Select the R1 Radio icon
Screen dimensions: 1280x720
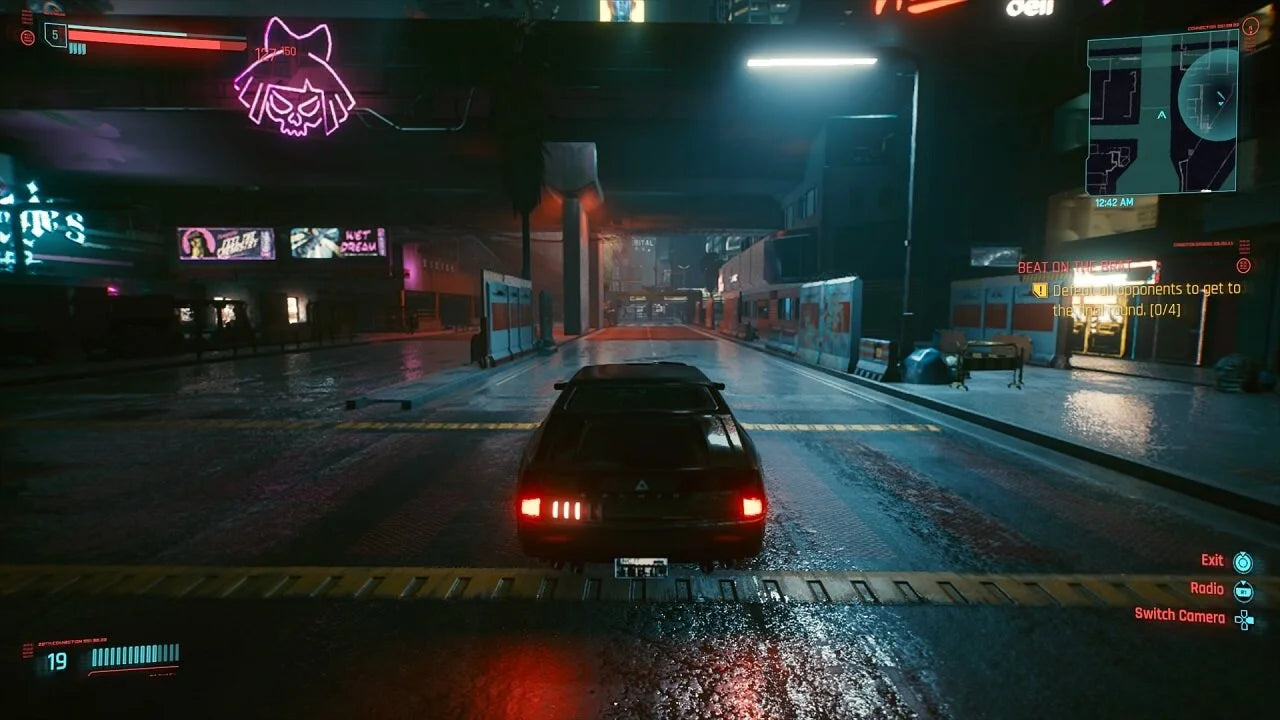pyautogui.click(x=1242, y=589)
